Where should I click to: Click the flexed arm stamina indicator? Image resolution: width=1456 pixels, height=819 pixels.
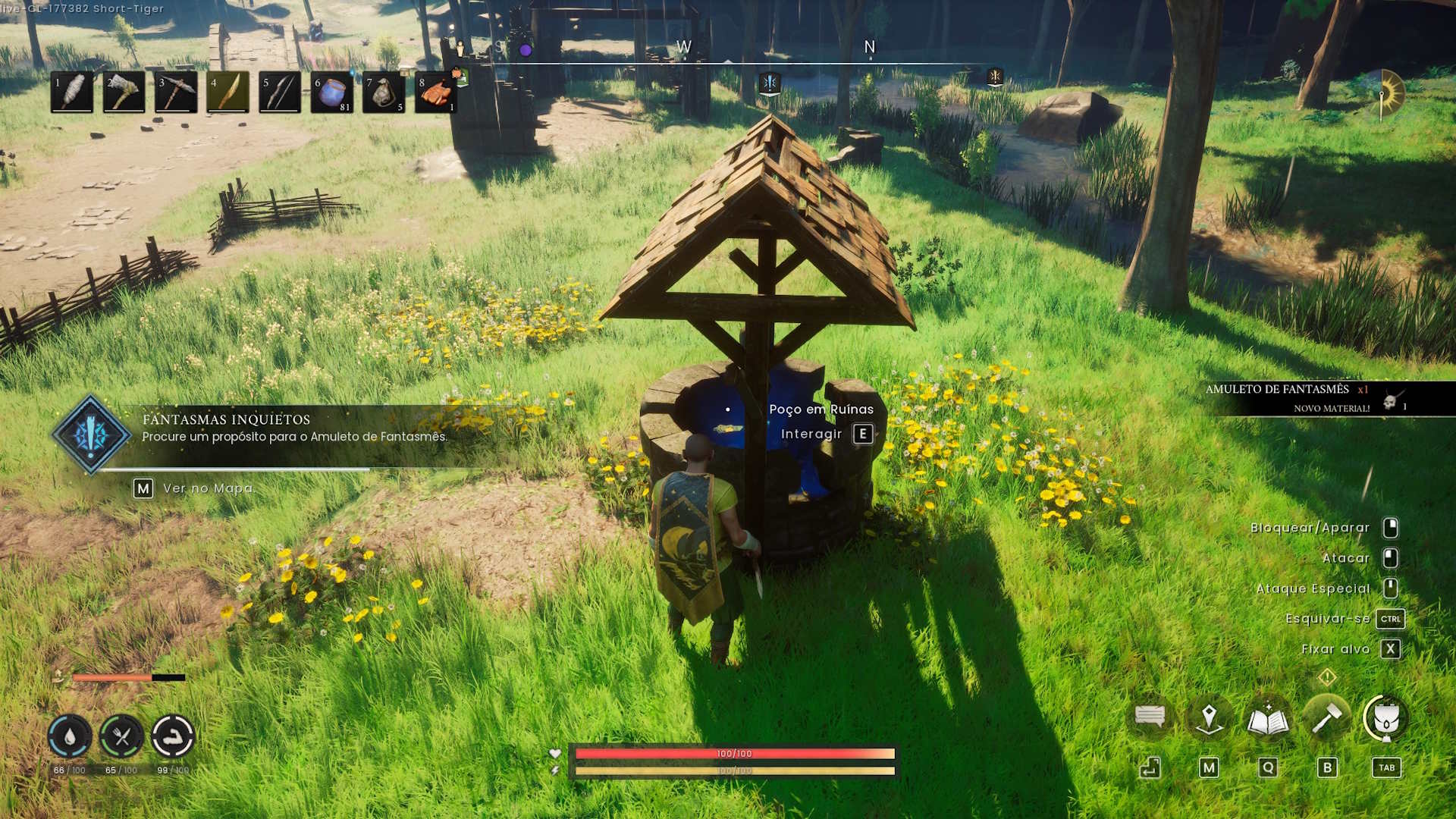click(x=173, y=736)
